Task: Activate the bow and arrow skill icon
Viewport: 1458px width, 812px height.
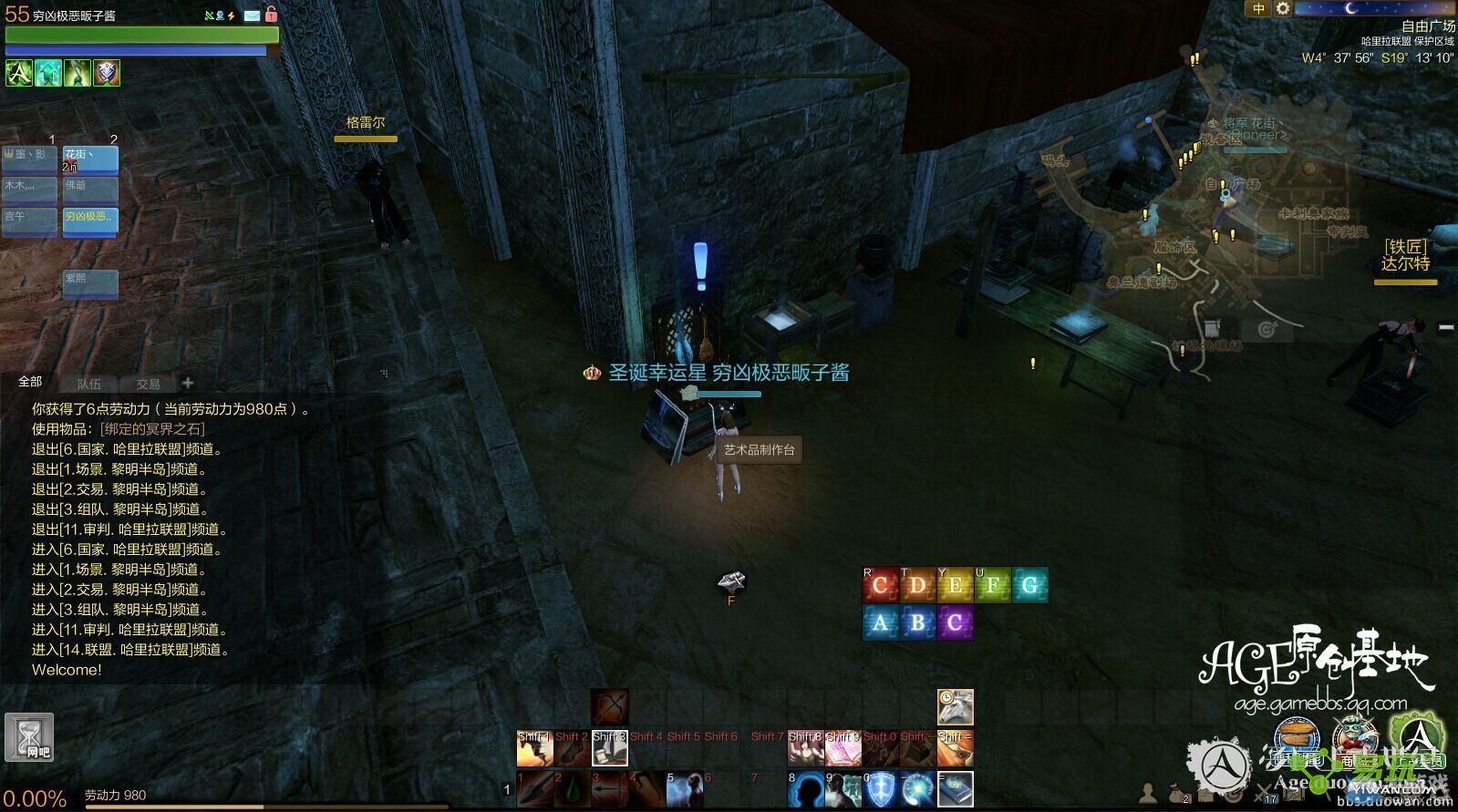Action: tap(609, 707)
